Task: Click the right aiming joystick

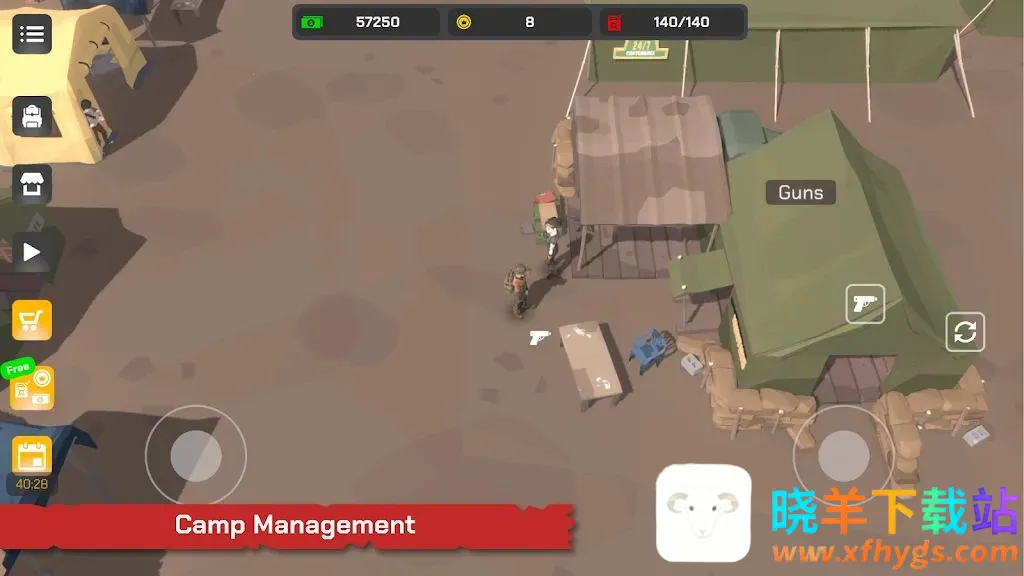Action: [843, 455]
